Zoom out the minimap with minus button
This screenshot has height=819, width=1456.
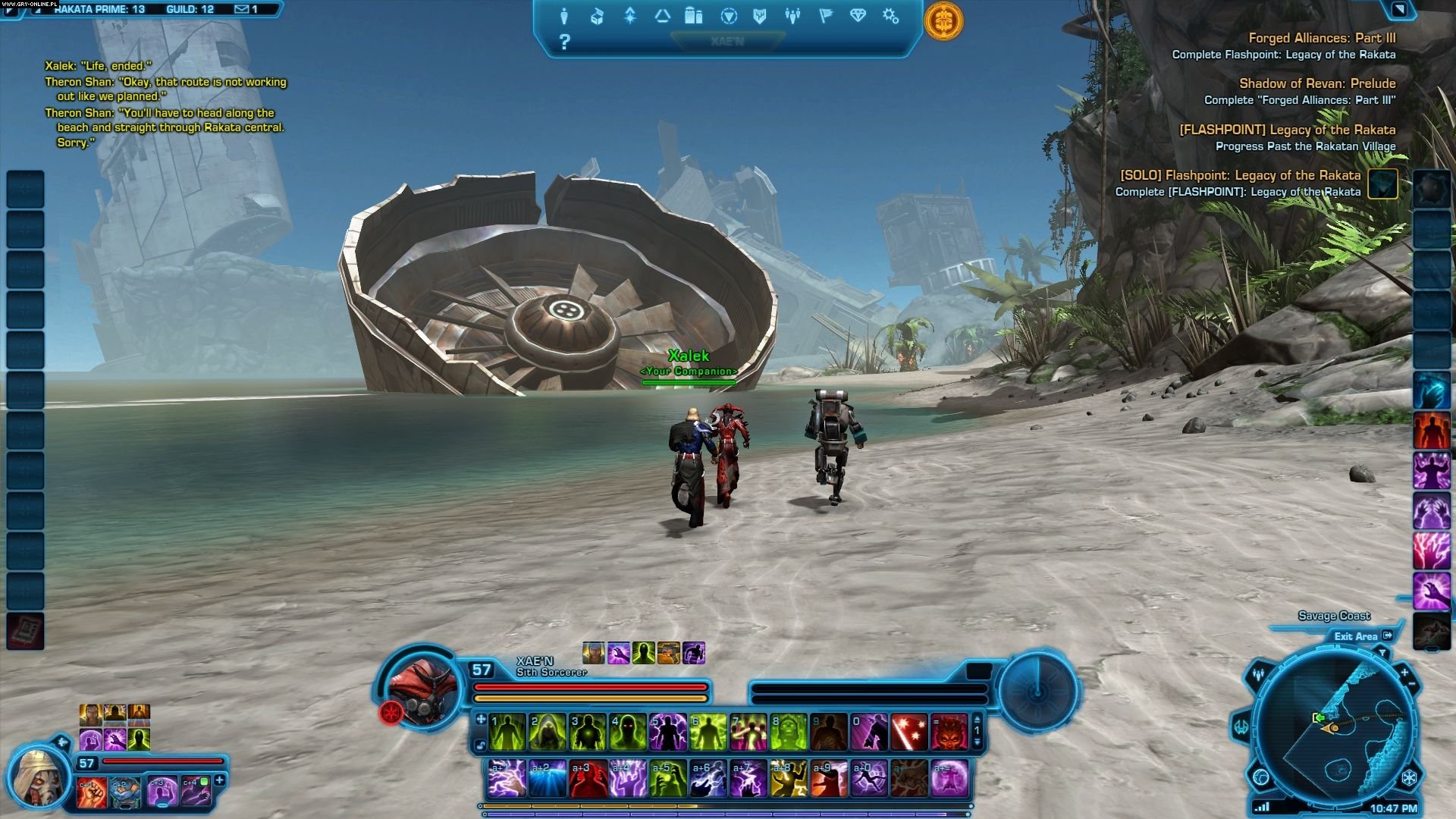point(1413,685)
